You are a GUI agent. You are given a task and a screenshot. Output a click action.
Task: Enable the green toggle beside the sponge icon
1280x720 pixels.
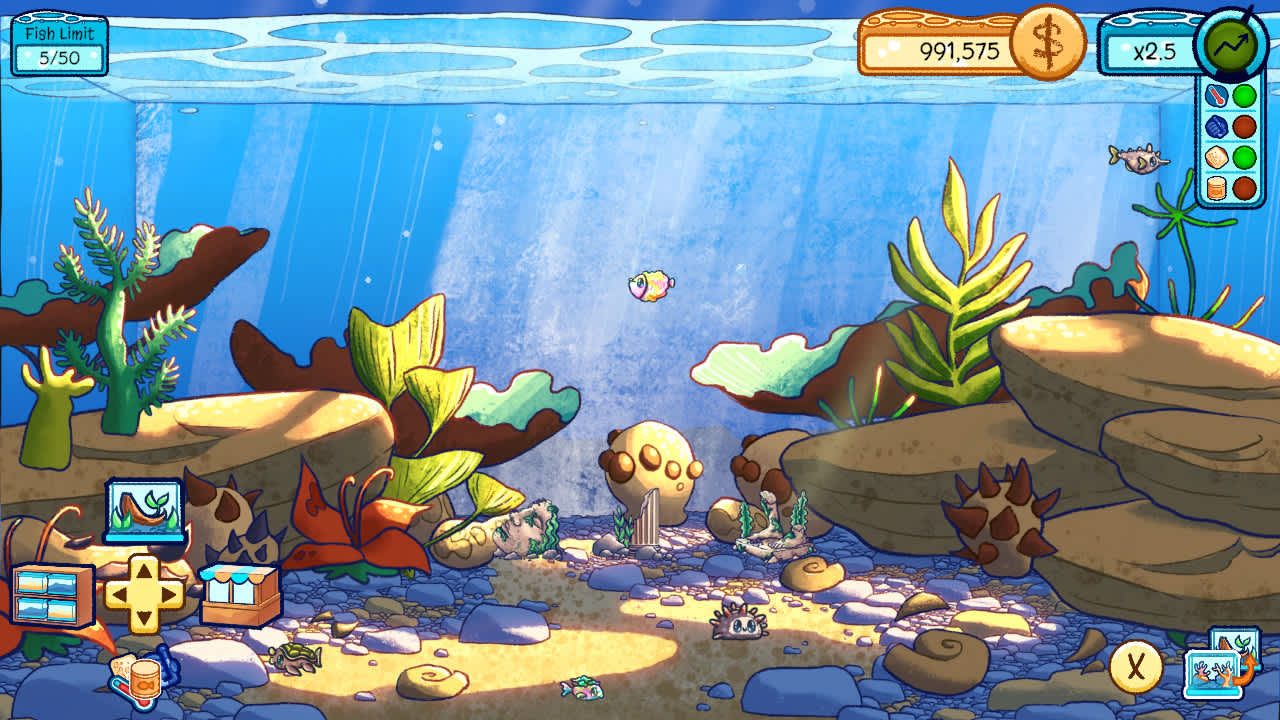pyautogui.click(x=1242, y=157)
